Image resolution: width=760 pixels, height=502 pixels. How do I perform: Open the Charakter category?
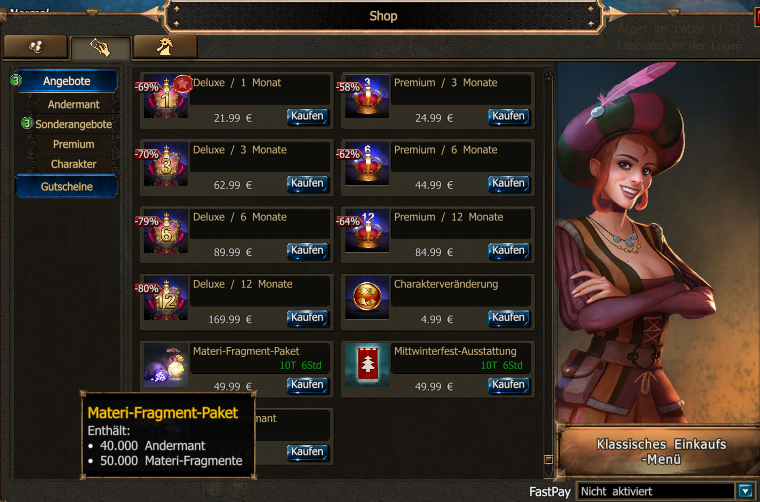coord(73,164)
